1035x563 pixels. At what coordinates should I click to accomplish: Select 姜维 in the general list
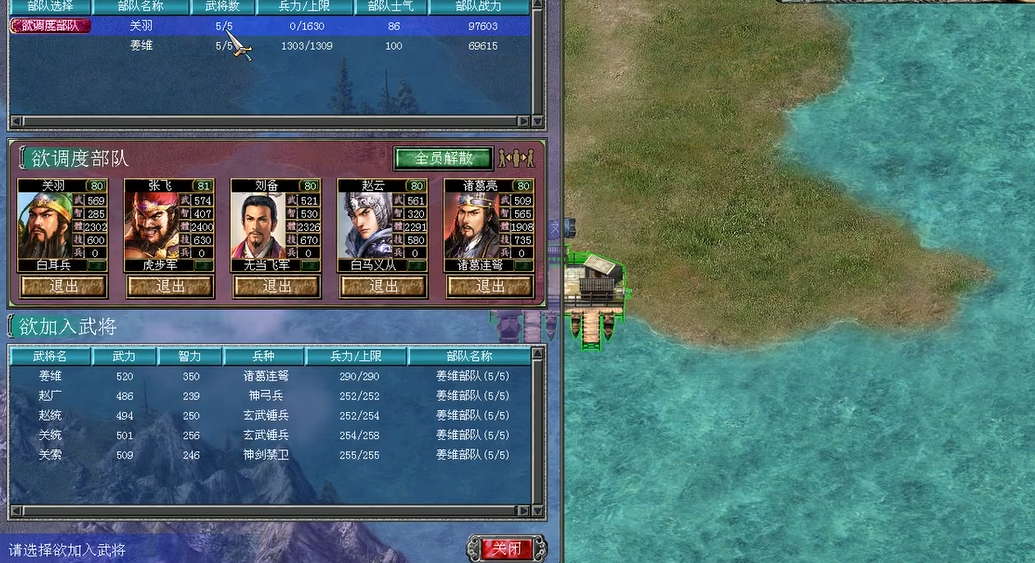[51, 376]
